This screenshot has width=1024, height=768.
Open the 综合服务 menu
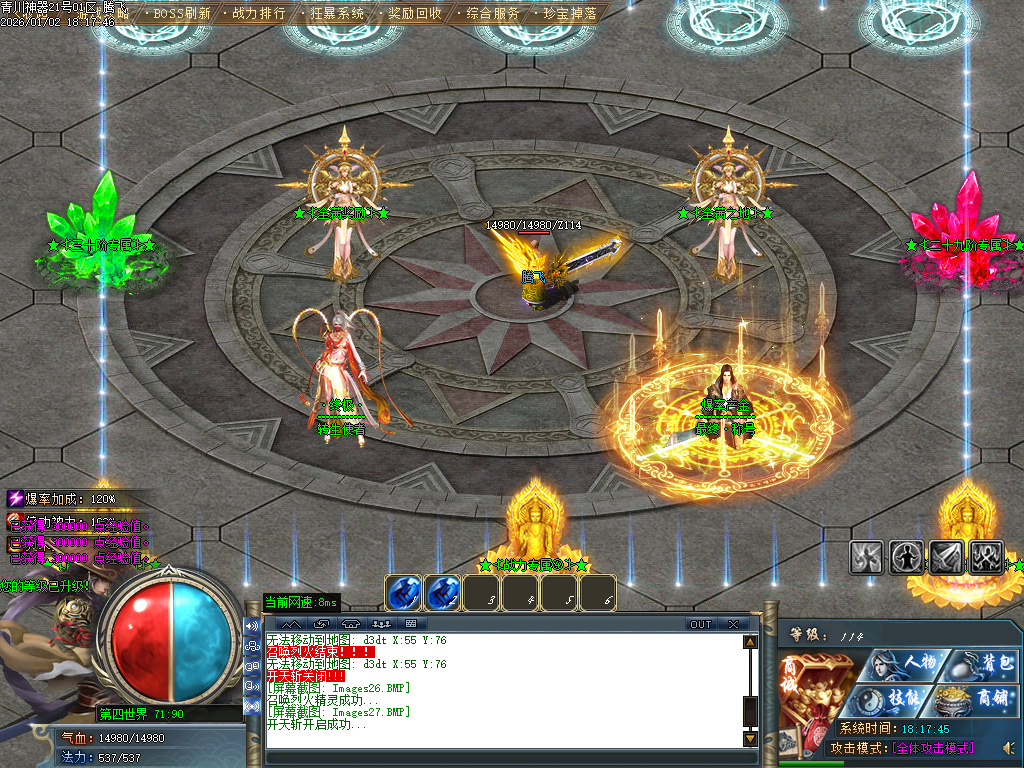(492, 13)
